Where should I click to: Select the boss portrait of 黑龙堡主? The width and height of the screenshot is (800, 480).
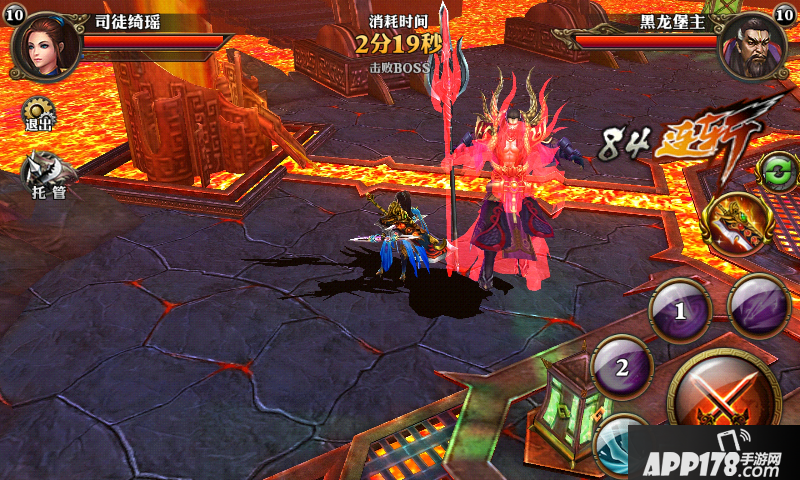click(752, 44)
